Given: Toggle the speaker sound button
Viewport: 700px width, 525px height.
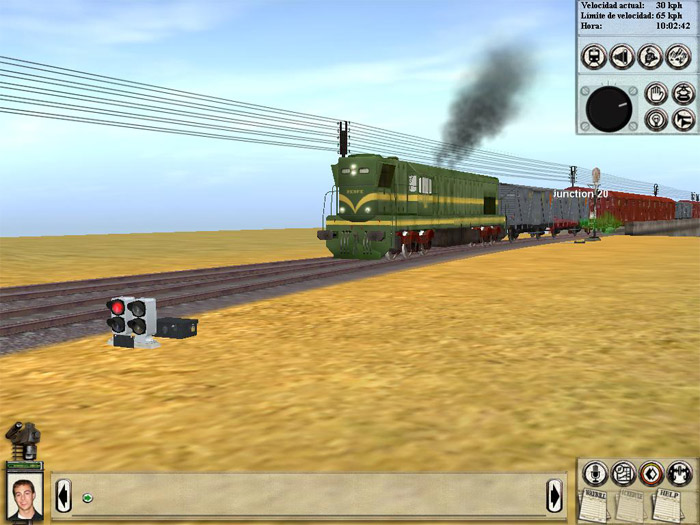Looking at the screenshot, I should tap(622, 56).
